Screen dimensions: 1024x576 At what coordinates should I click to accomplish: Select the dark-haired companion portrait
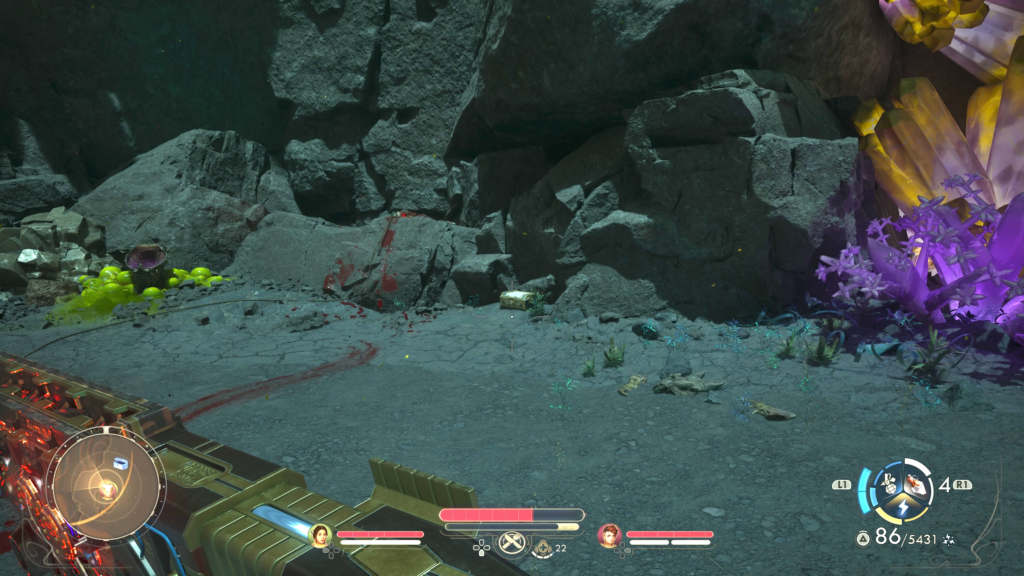pyautogui.click(x=321, y=535)
